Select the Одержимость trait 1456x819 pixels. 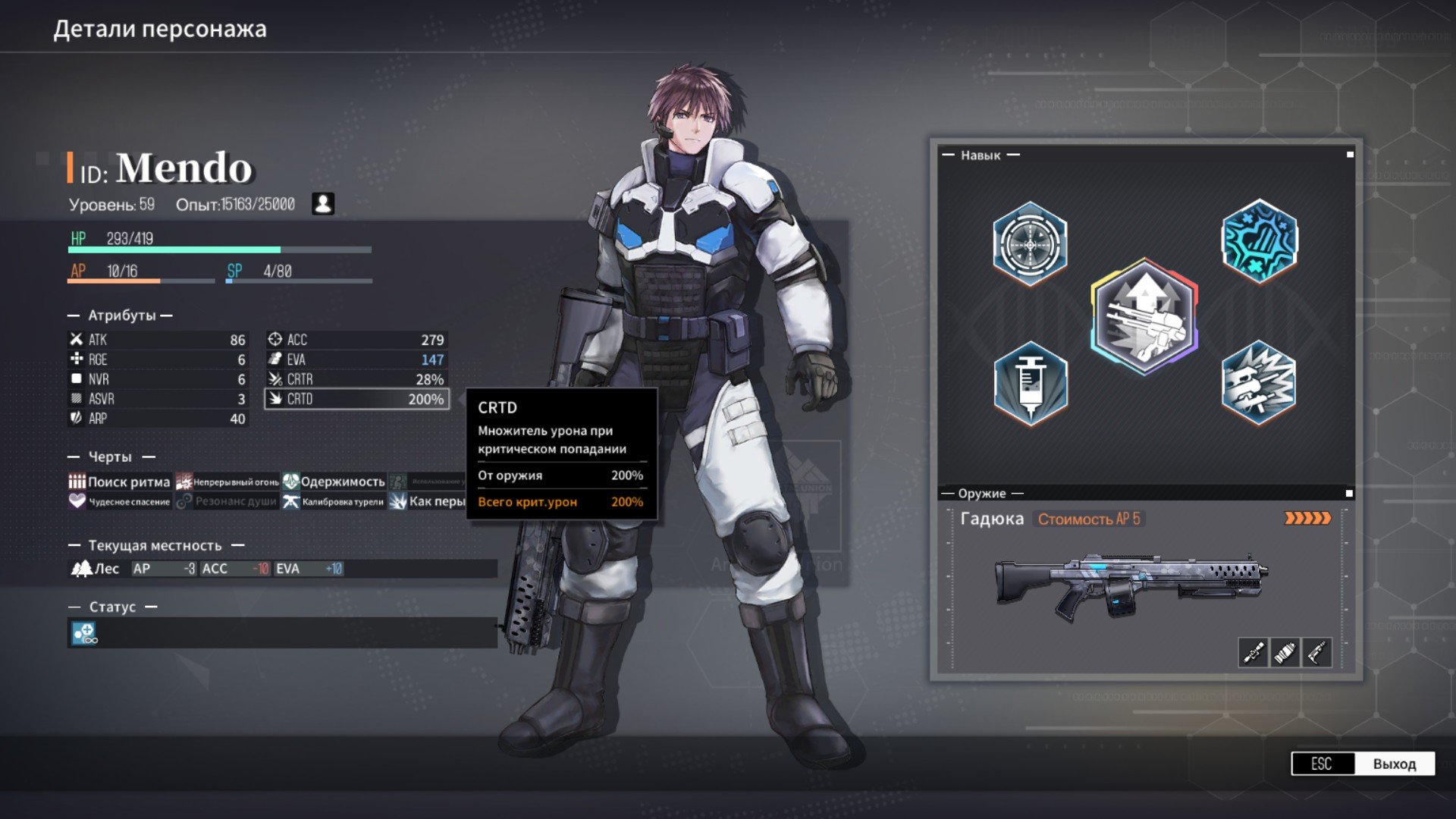(334, 482)
